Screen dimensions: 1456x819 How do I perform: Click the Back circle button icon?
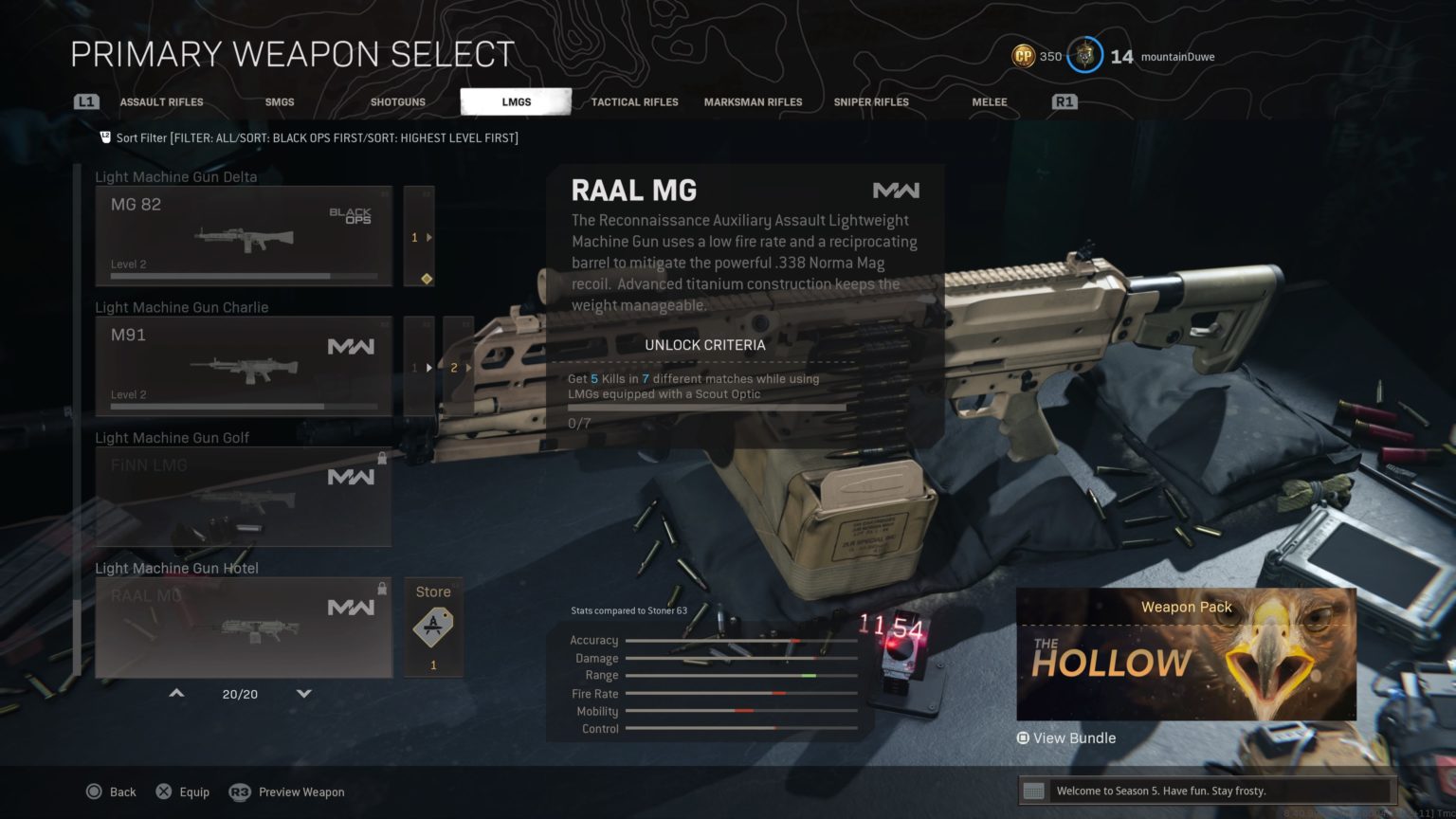pos(95,792)
